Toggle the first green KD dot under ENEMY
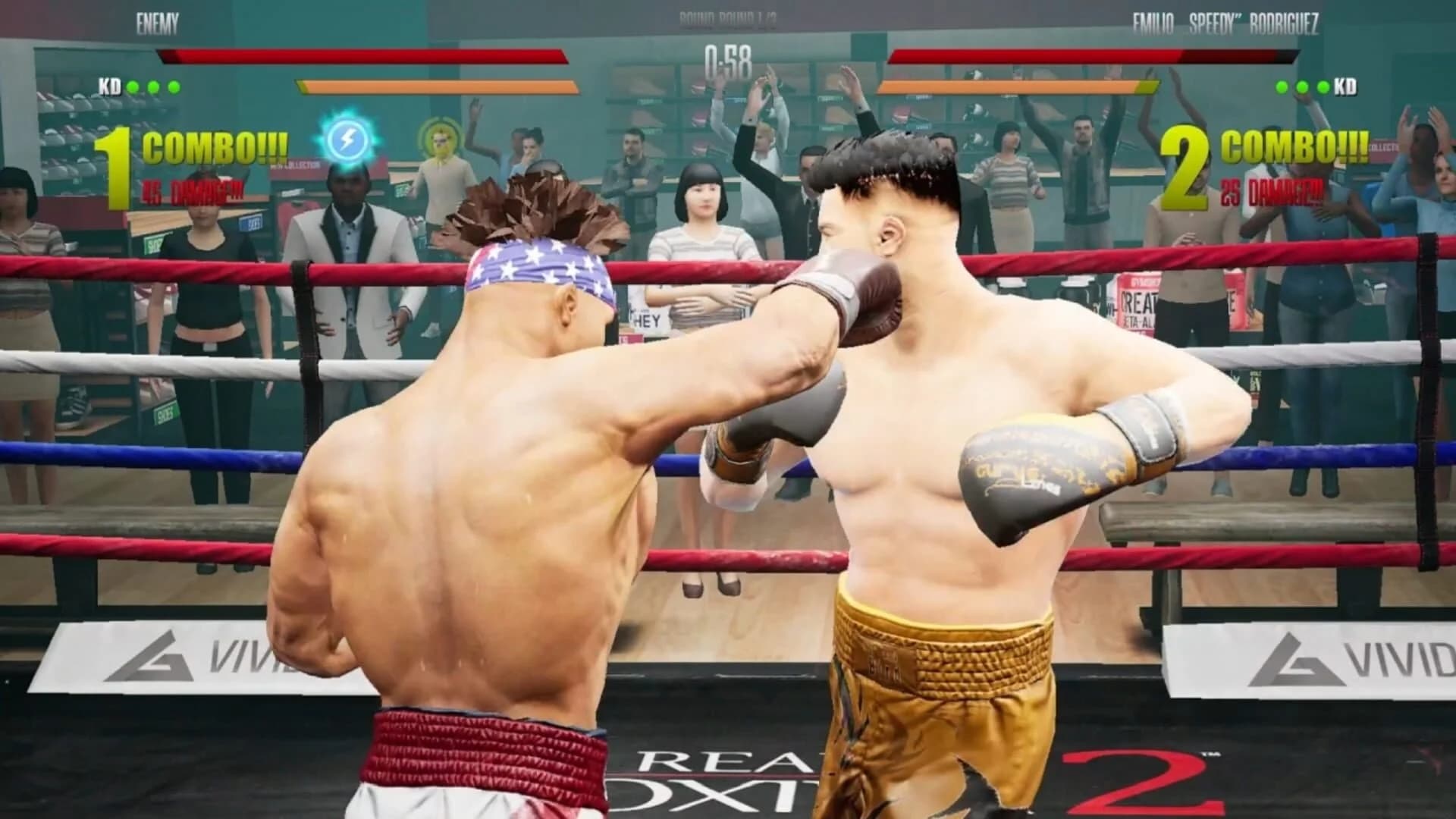Image resolution: width=1456 pixels, height=819 pixels. (x=132, y=85)
